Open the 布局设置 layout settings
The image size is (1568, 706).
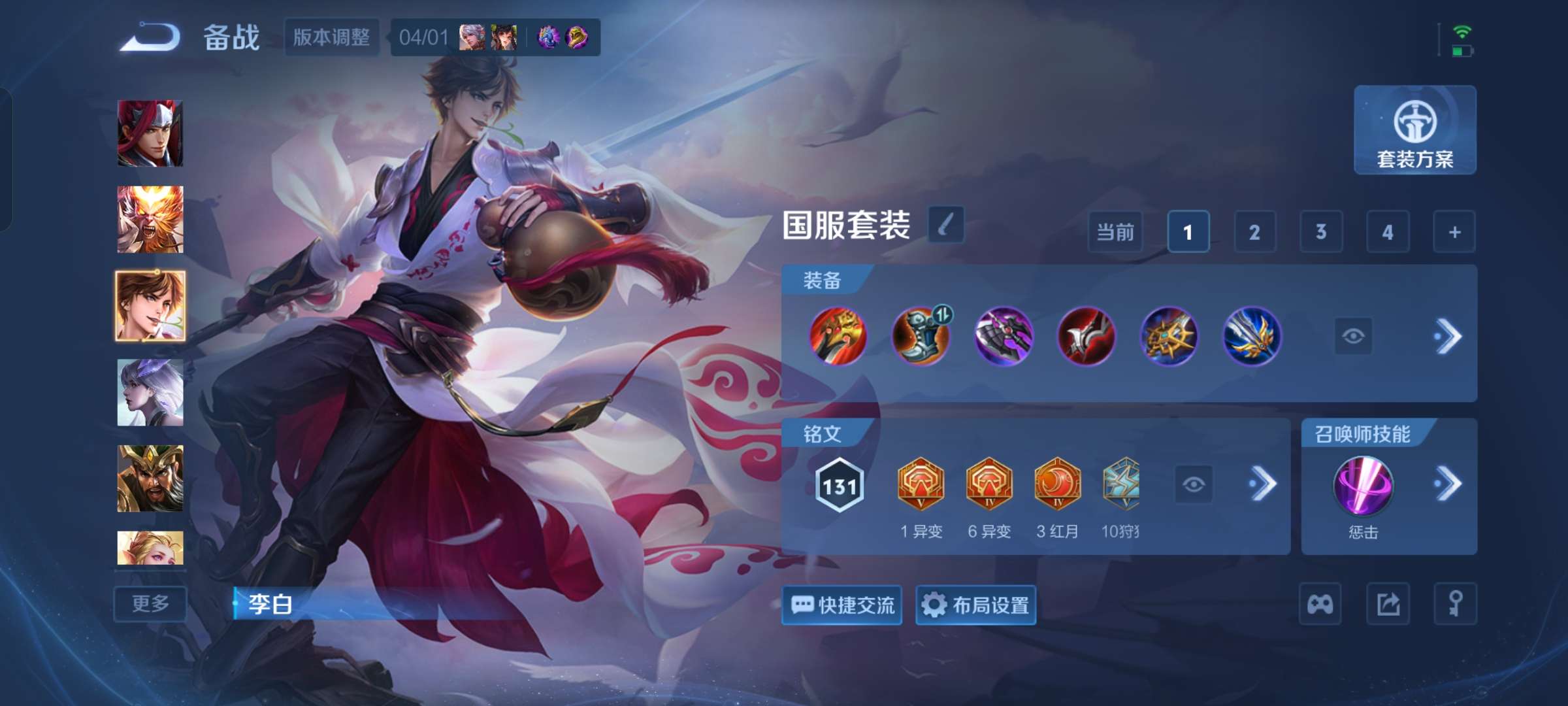click(976, 605)
